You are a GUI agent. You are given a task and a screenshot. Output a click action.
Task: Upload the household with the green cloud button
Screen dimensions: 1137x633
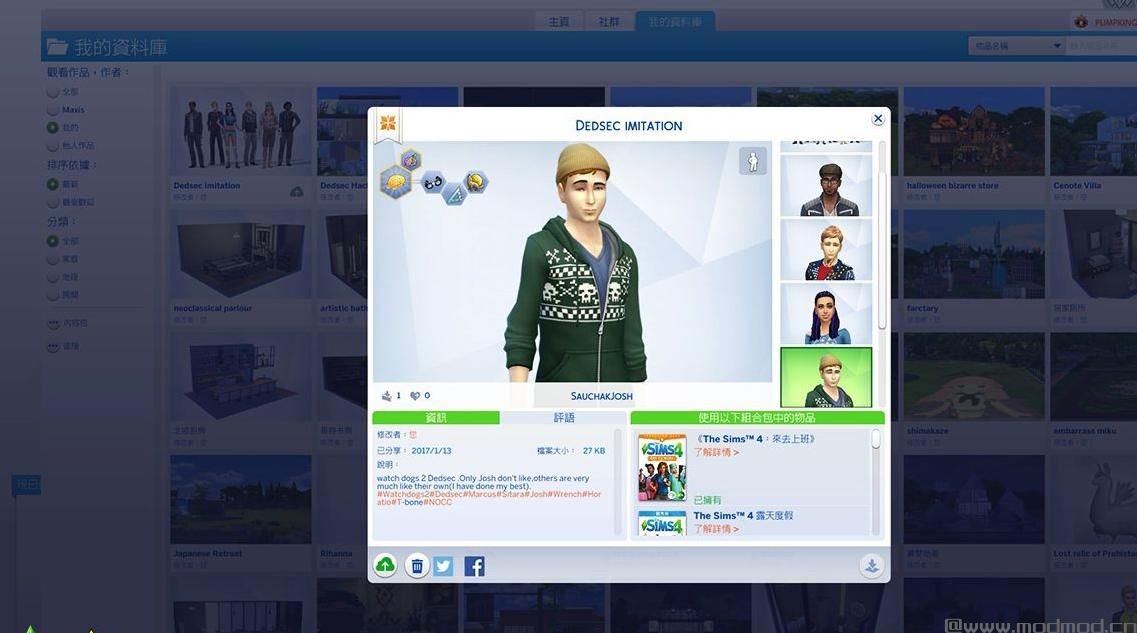pos(385,566)
